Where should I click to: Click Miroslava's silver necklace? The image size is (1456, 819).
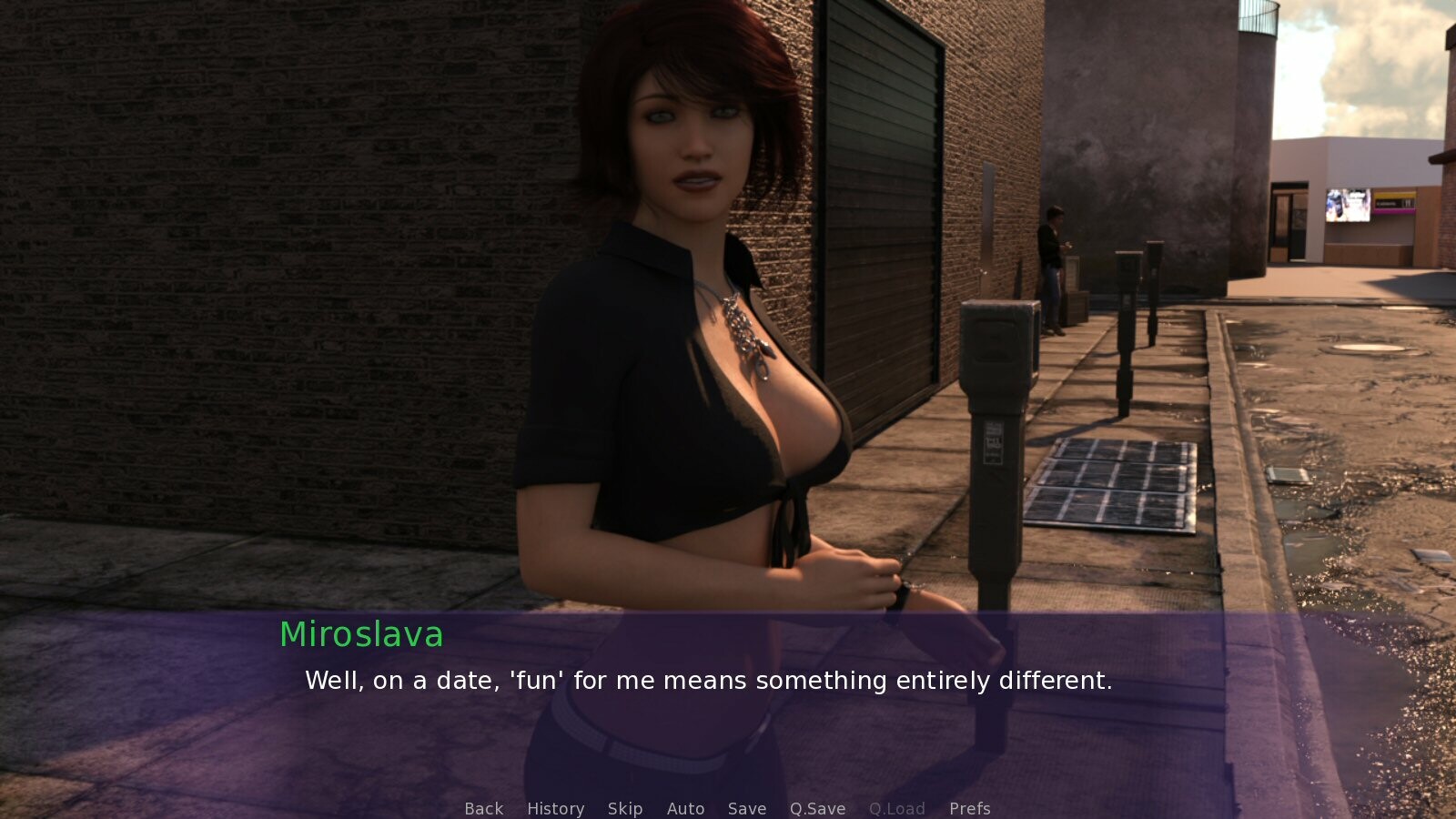[x=739, y=328]
